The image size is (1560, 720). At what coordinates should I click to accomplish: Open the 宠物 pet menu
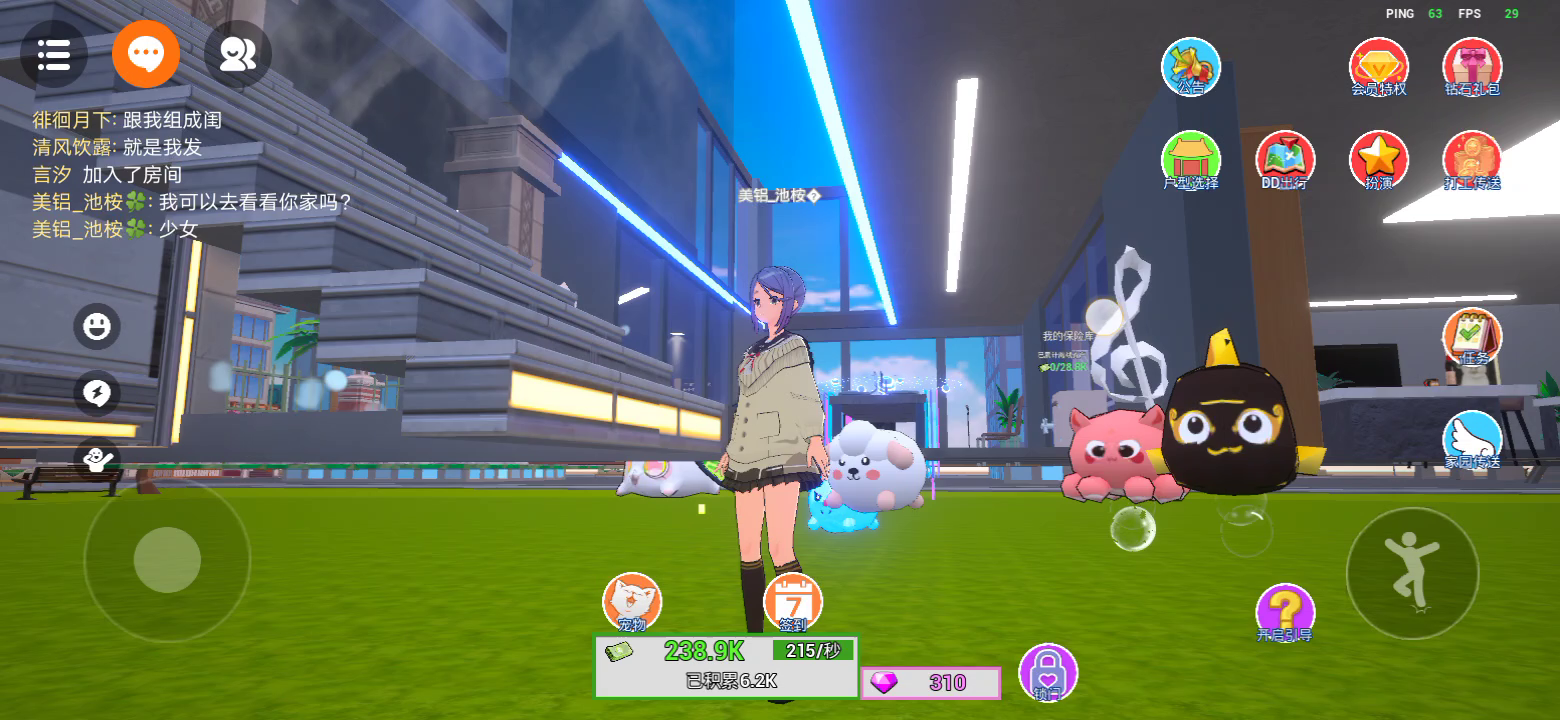point(632,602)
